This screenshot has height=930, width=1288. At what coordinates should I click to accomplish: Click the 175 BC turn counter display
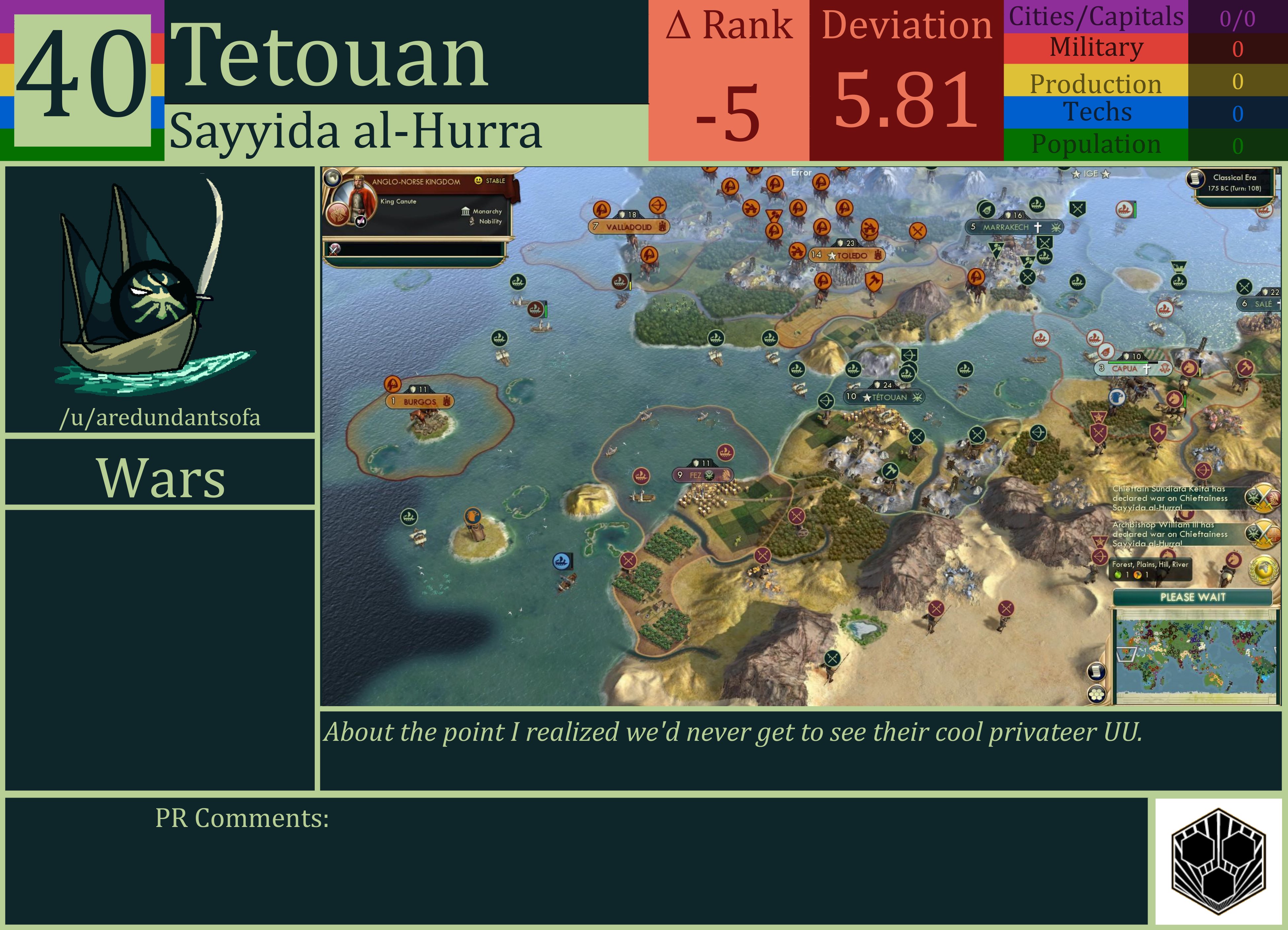[1234, 189]
